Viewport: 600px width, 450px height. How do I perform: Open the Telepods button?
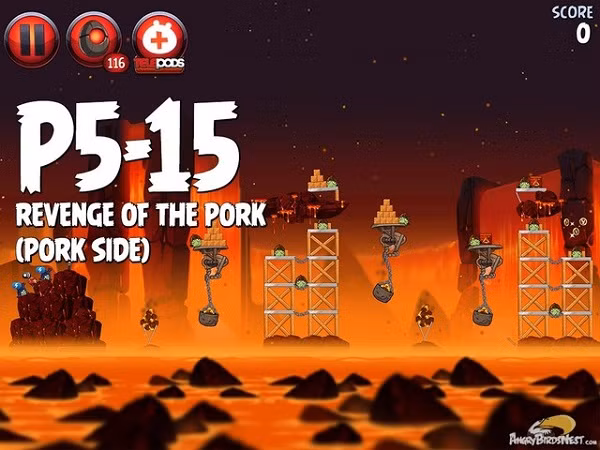point(159,39)
